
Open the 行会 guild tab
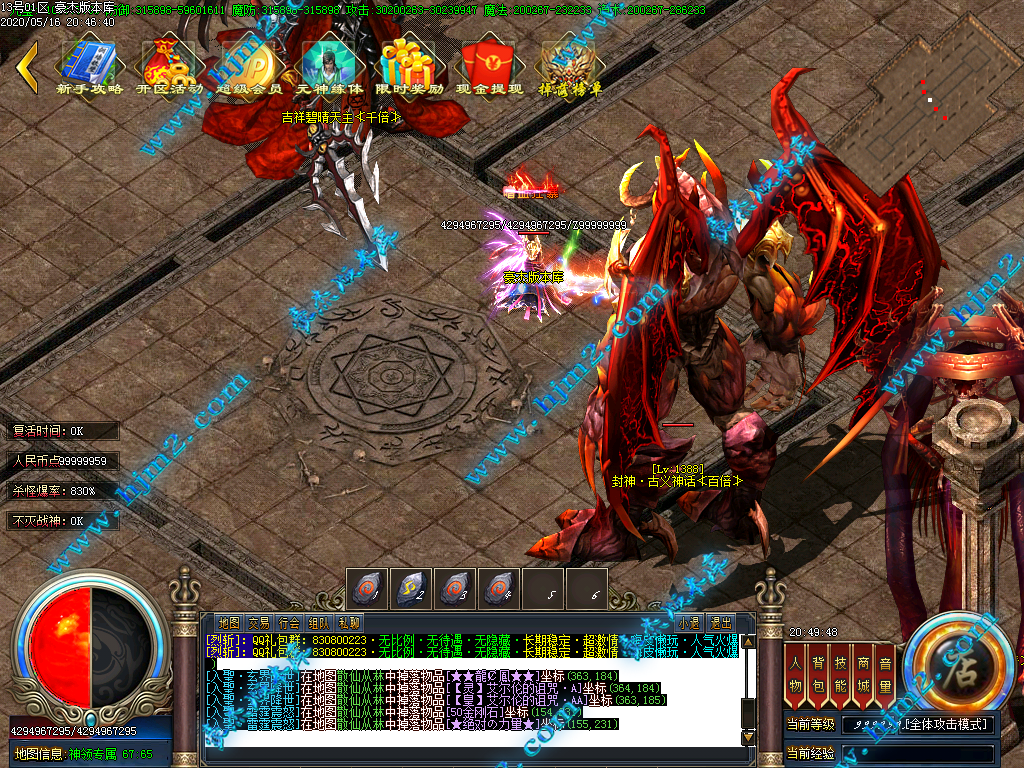coord(289,622)
